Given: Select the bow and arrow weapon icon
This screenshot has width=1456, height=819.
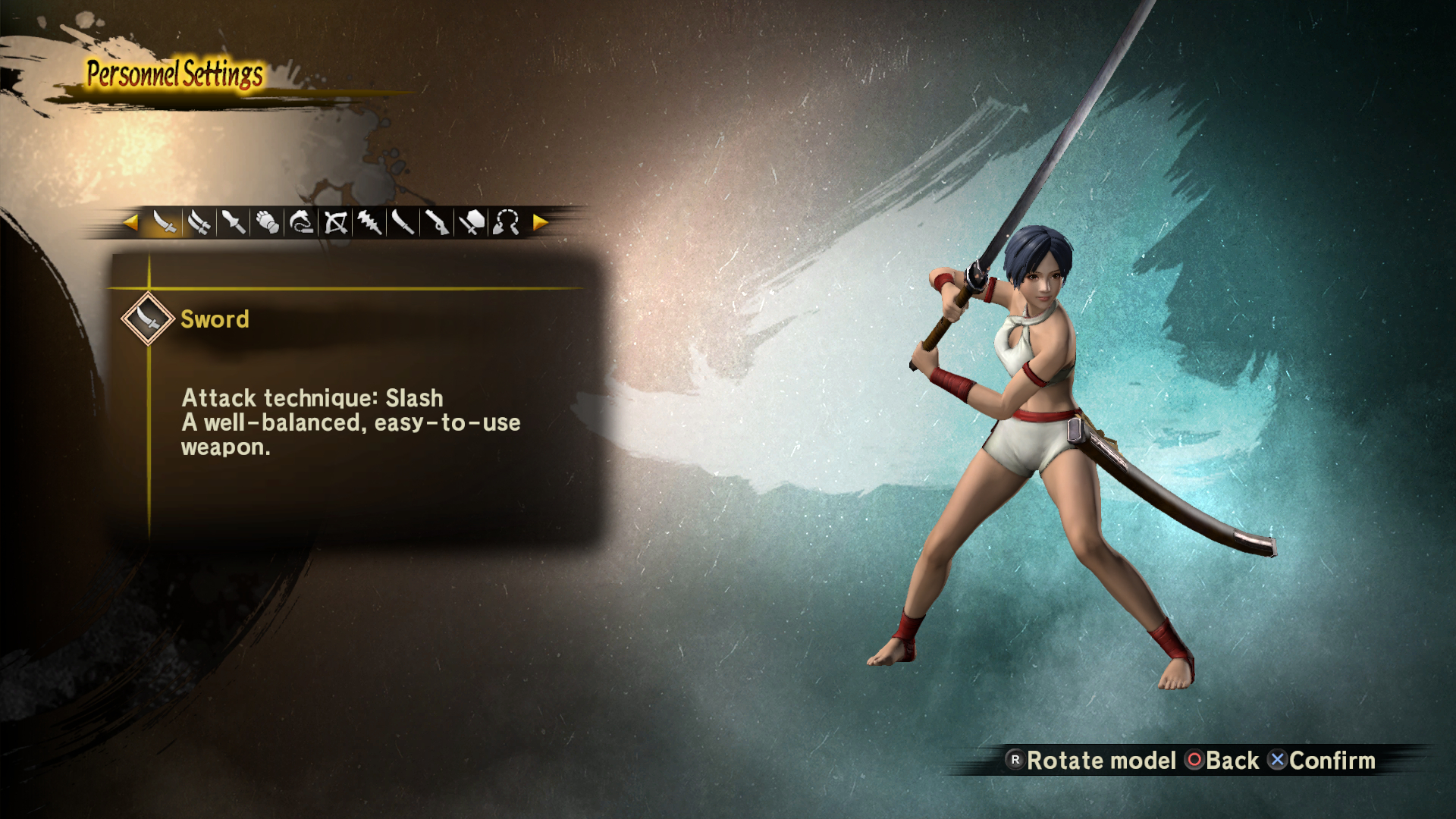Looking at the screenshot, I should (x=335, y=222).
